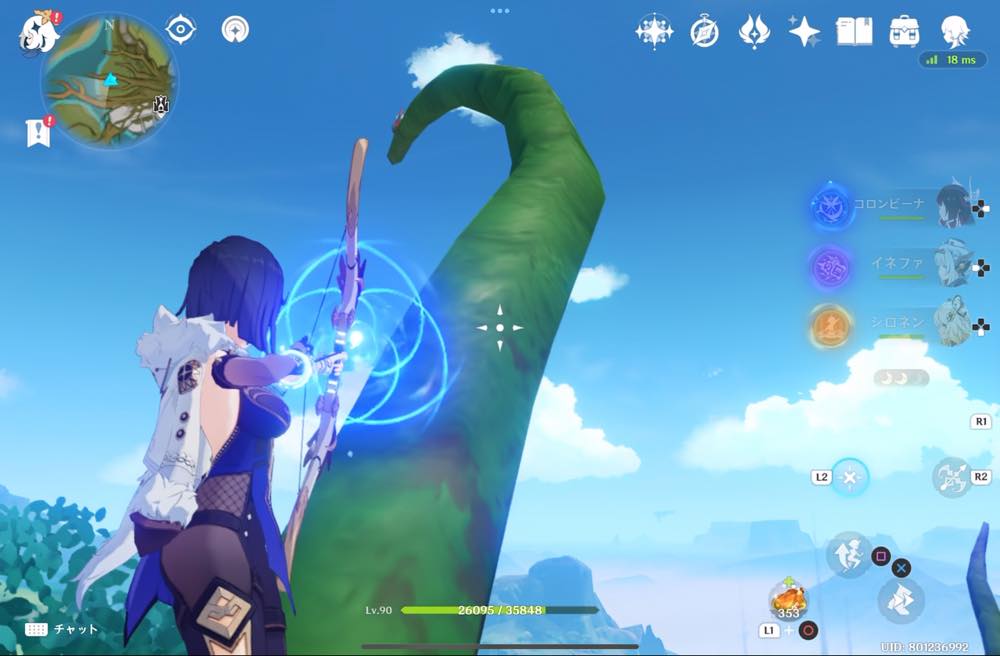The width and height of the screenshot is (1000, 656).
Task: Open the compass adventure icon
Action: click(x=704, y=32)
